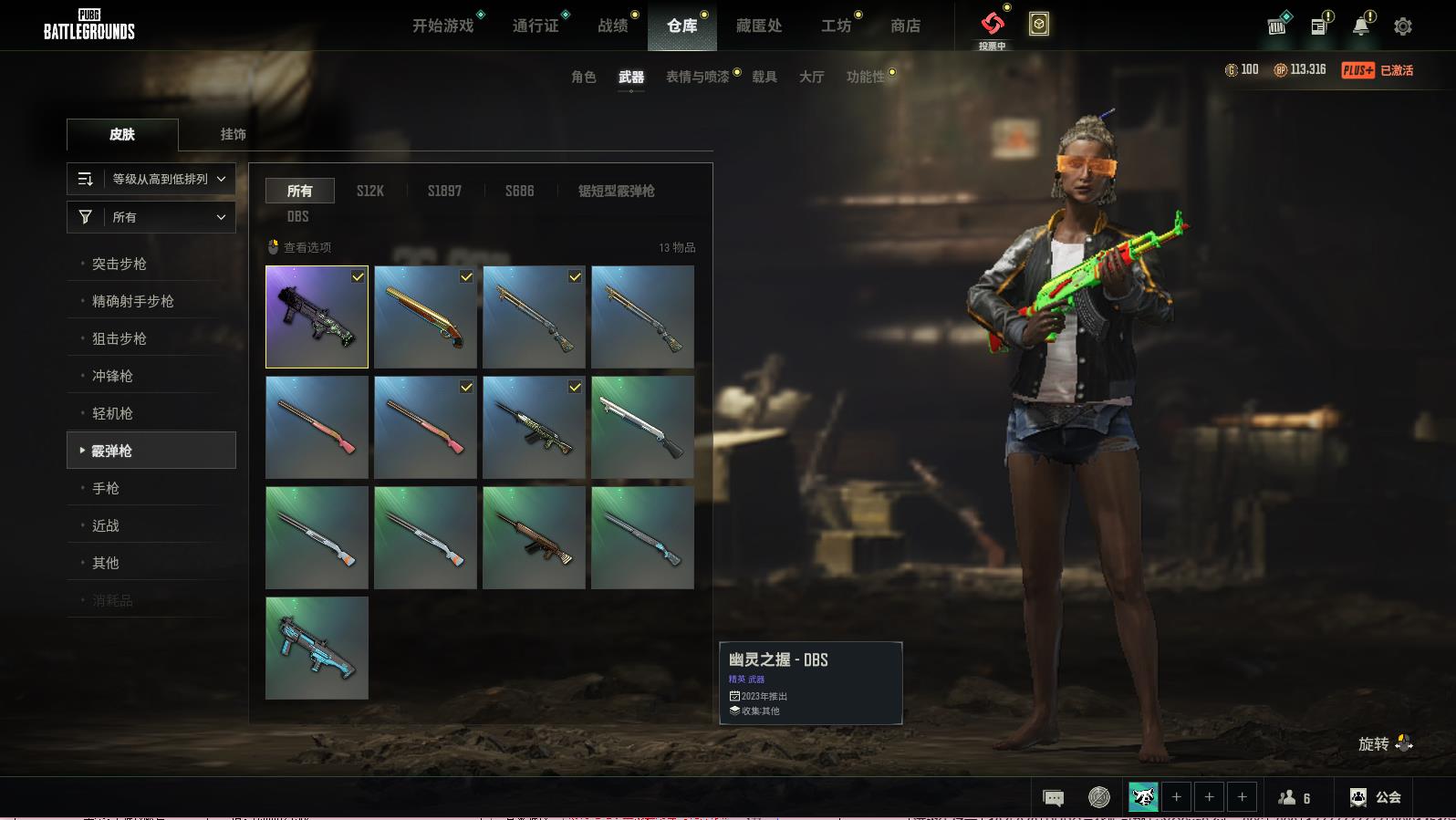This screenshot has height=820, width=1456.
Task: Pick the golden sawed-off shotgun skin
Action: point(425,317)
